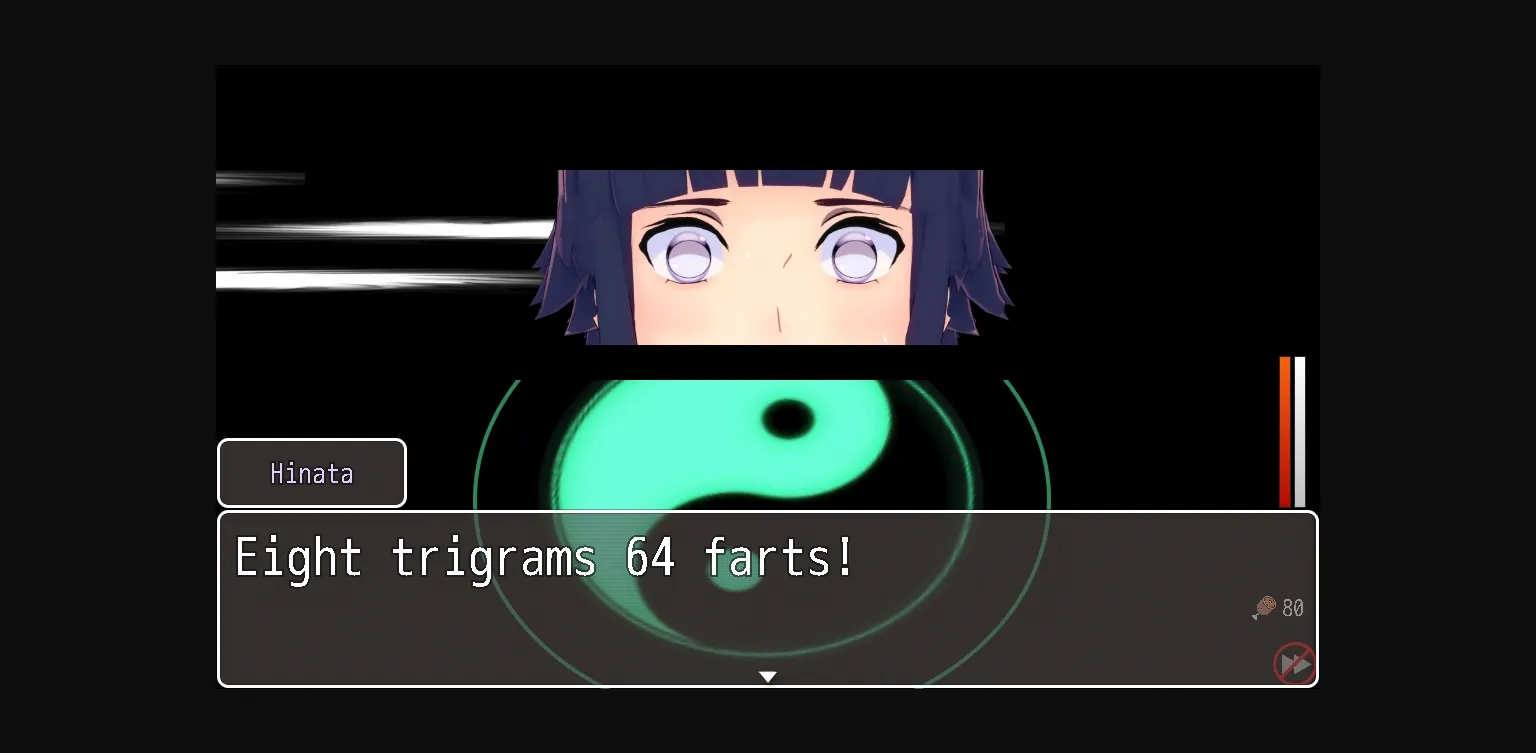Click the black dot inside the yin-yang
The width and height of the screenshot is (1536, 753).
(x=786, y=420)
